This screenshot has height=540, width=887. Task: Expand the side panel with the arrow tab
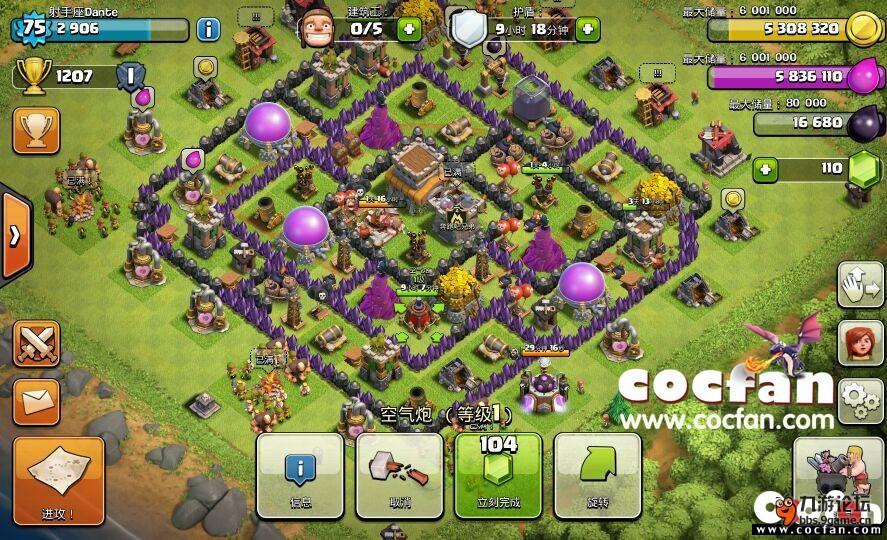(15, 236)
